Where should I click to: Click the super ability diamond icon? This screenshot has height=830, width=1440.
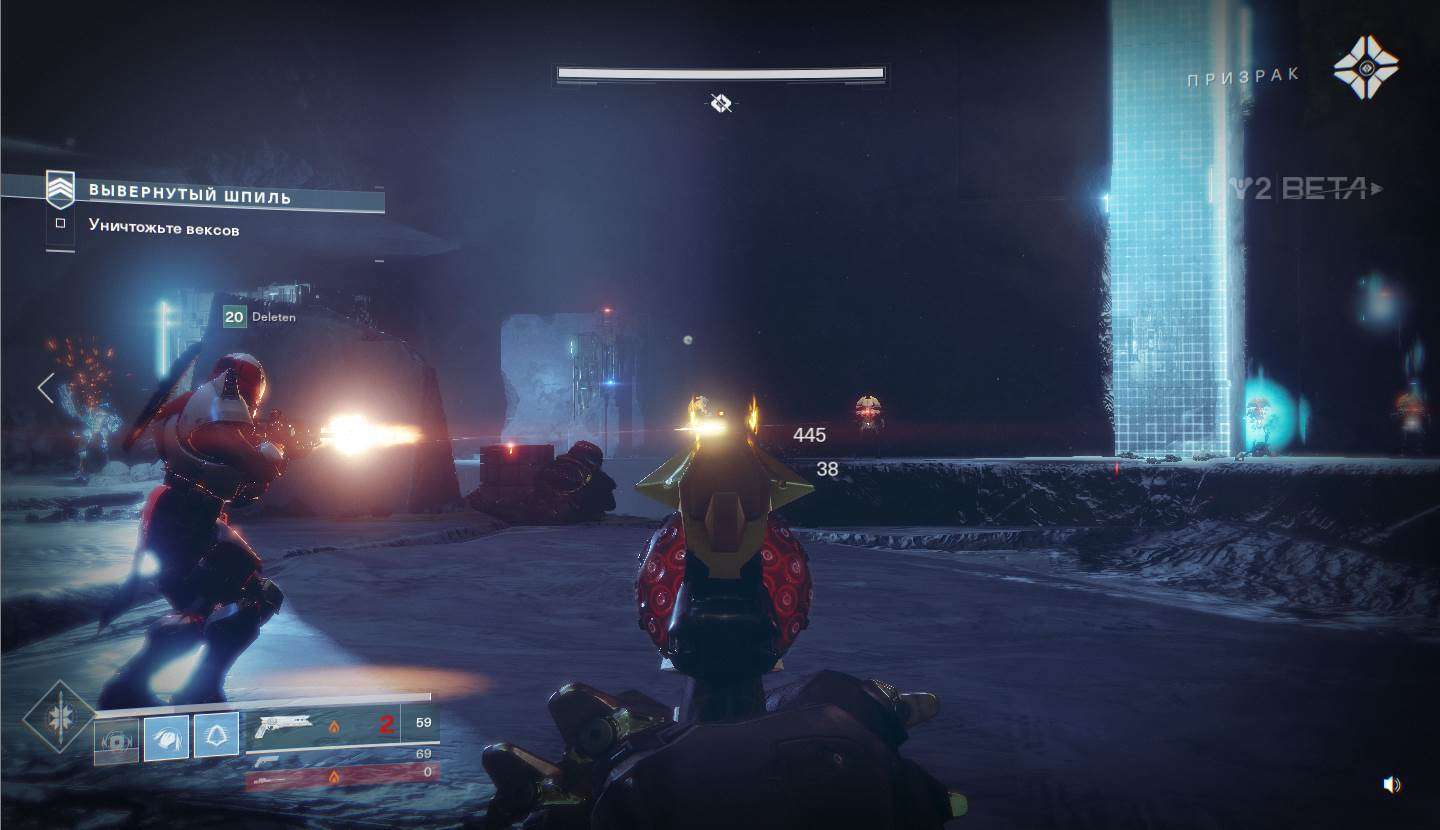tap(60, 717)
